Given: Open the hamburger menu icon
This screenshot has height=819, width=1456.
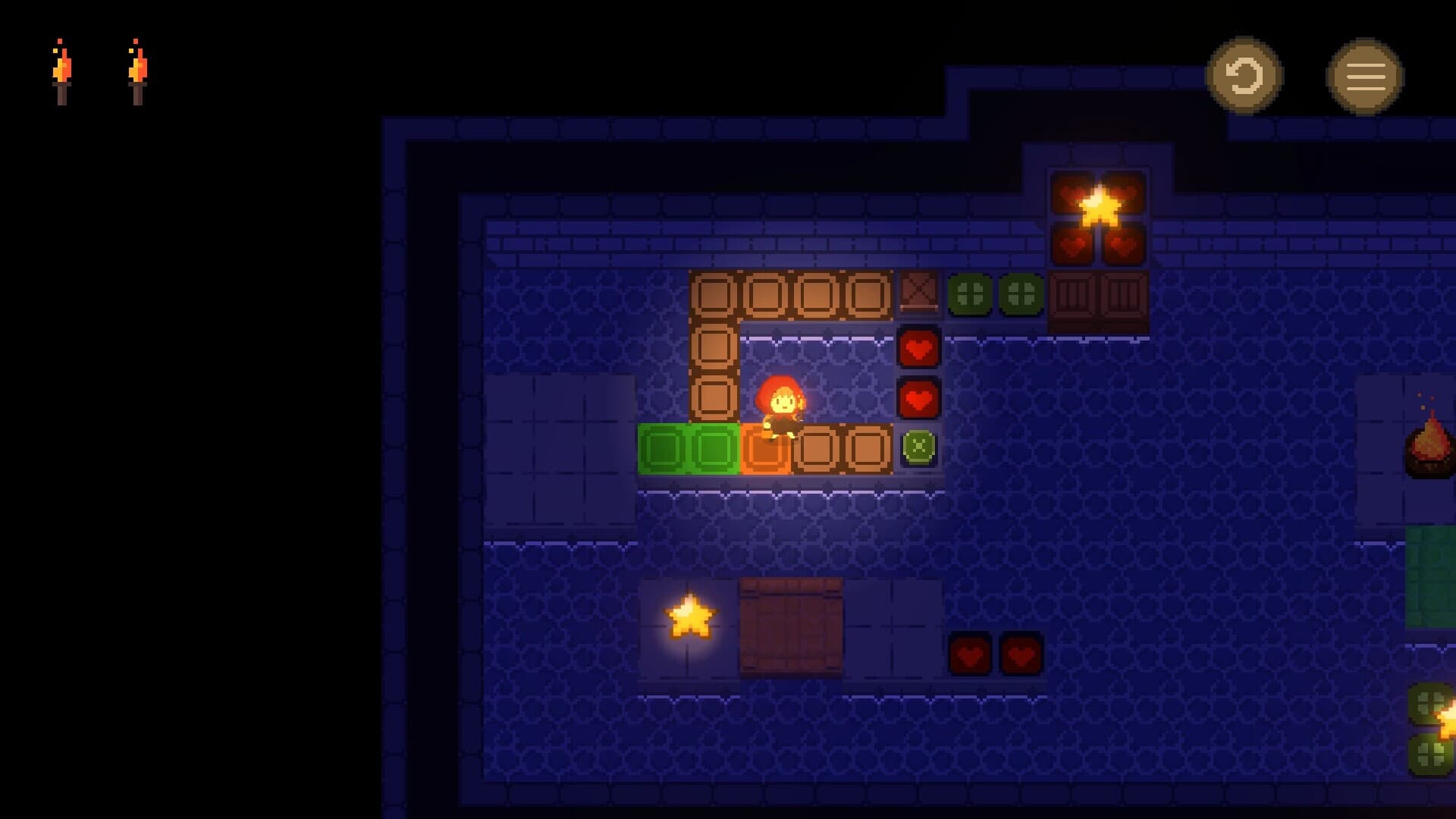Looking at the screenshot, I should coord(1364,77).
